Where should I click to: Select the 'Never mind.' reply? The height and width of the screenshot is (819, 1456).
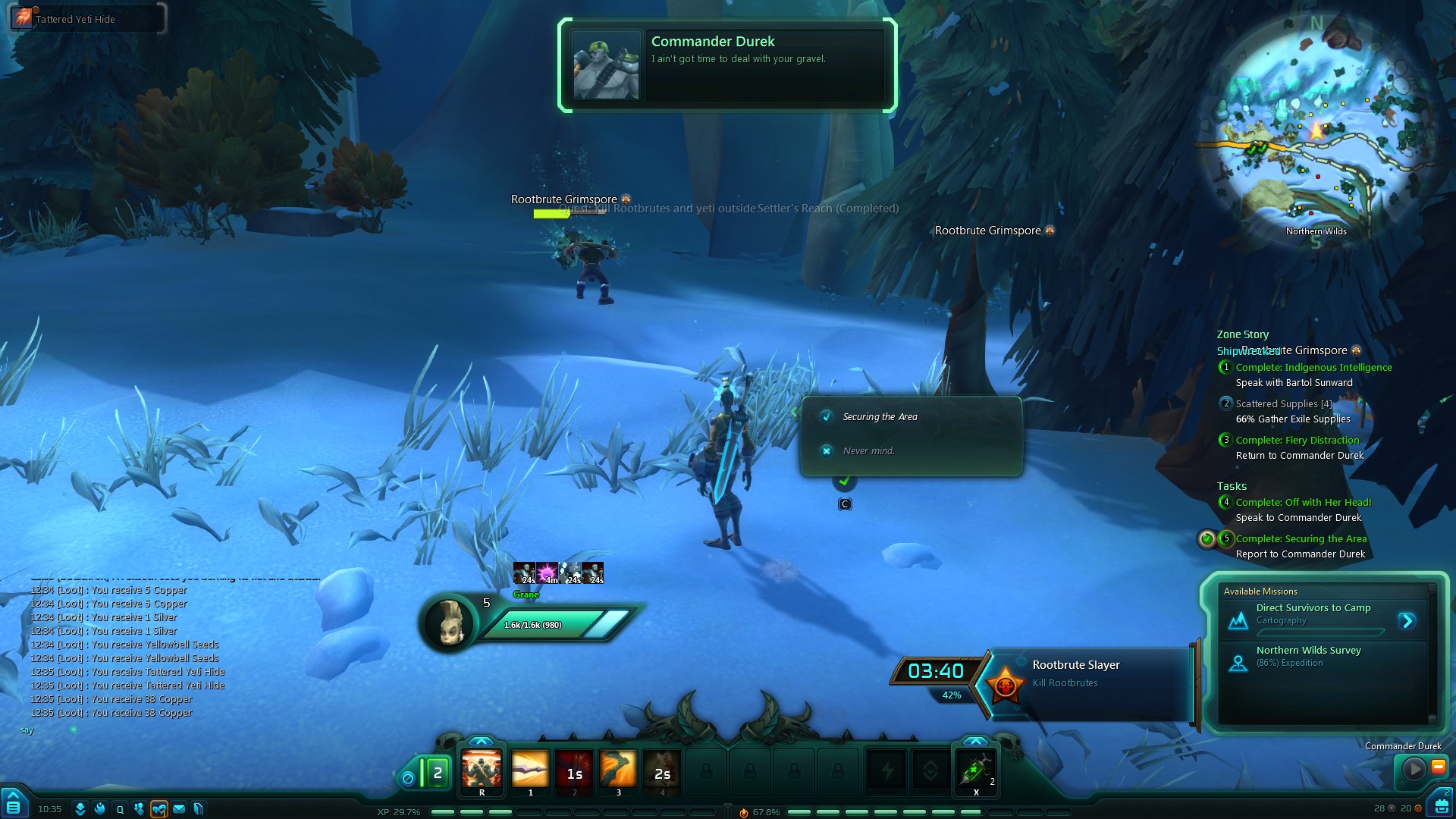pyautogui.click(x=868, y=451)
